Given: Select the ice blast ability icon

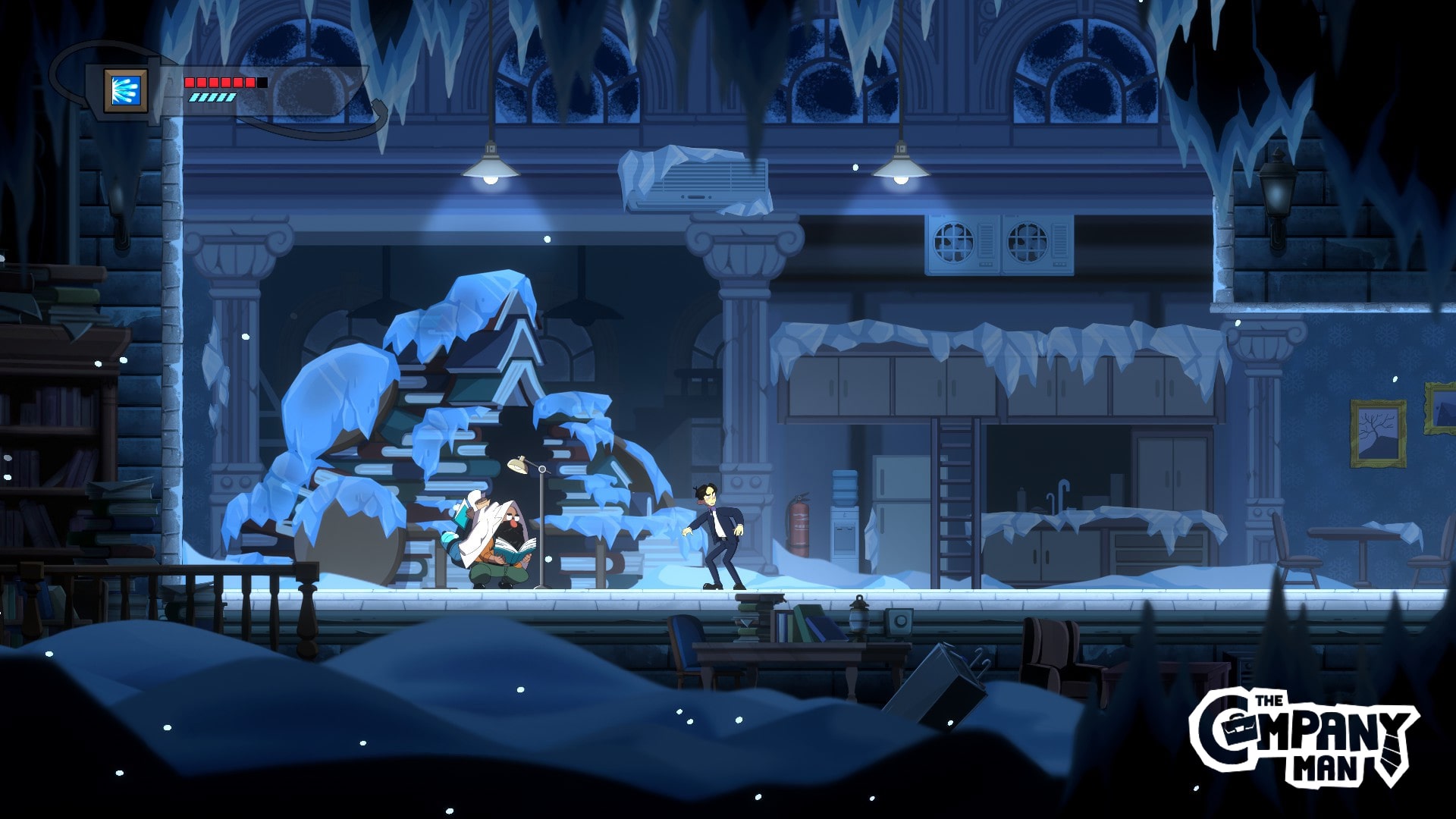Looking at the screenshot, I should [x=125, y=90].
